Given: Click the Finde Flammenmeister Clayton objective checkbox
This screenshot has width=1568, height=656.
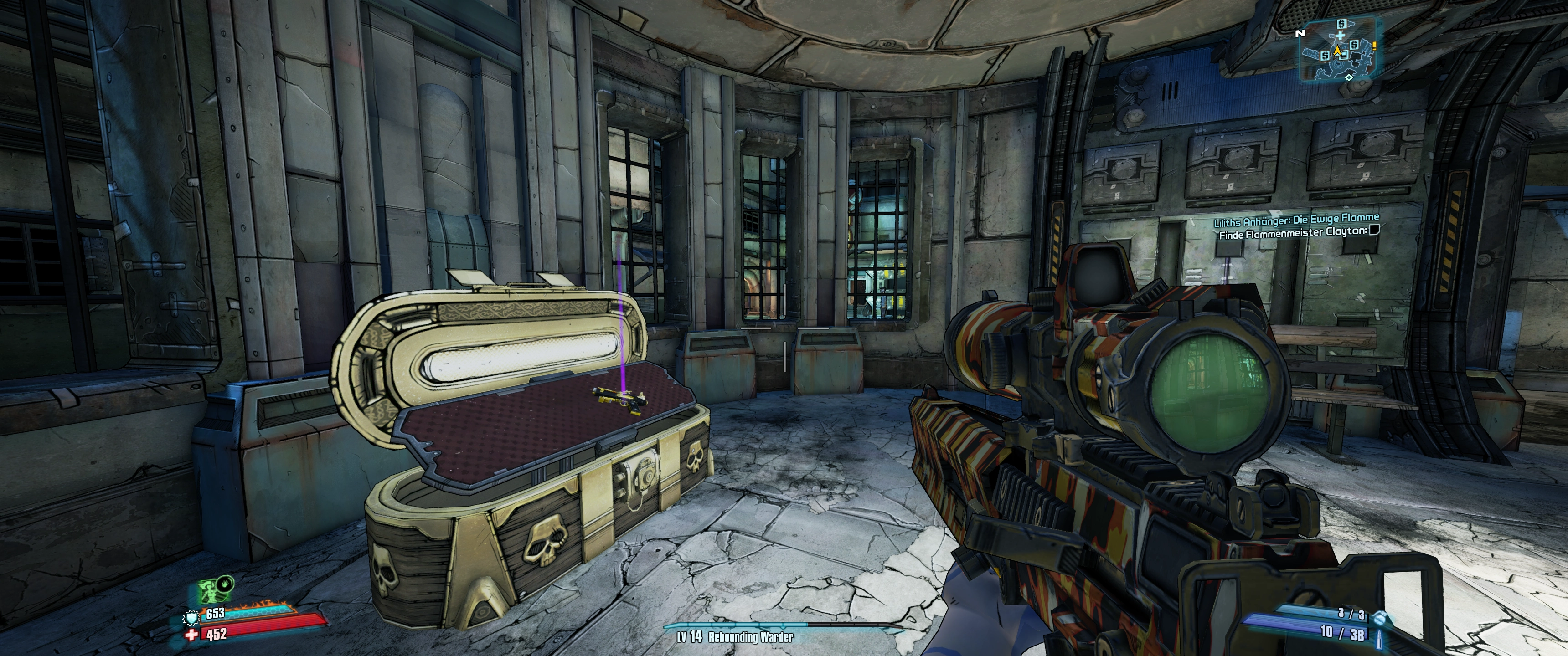Looking at the screenshot, I should [1374, 230].
